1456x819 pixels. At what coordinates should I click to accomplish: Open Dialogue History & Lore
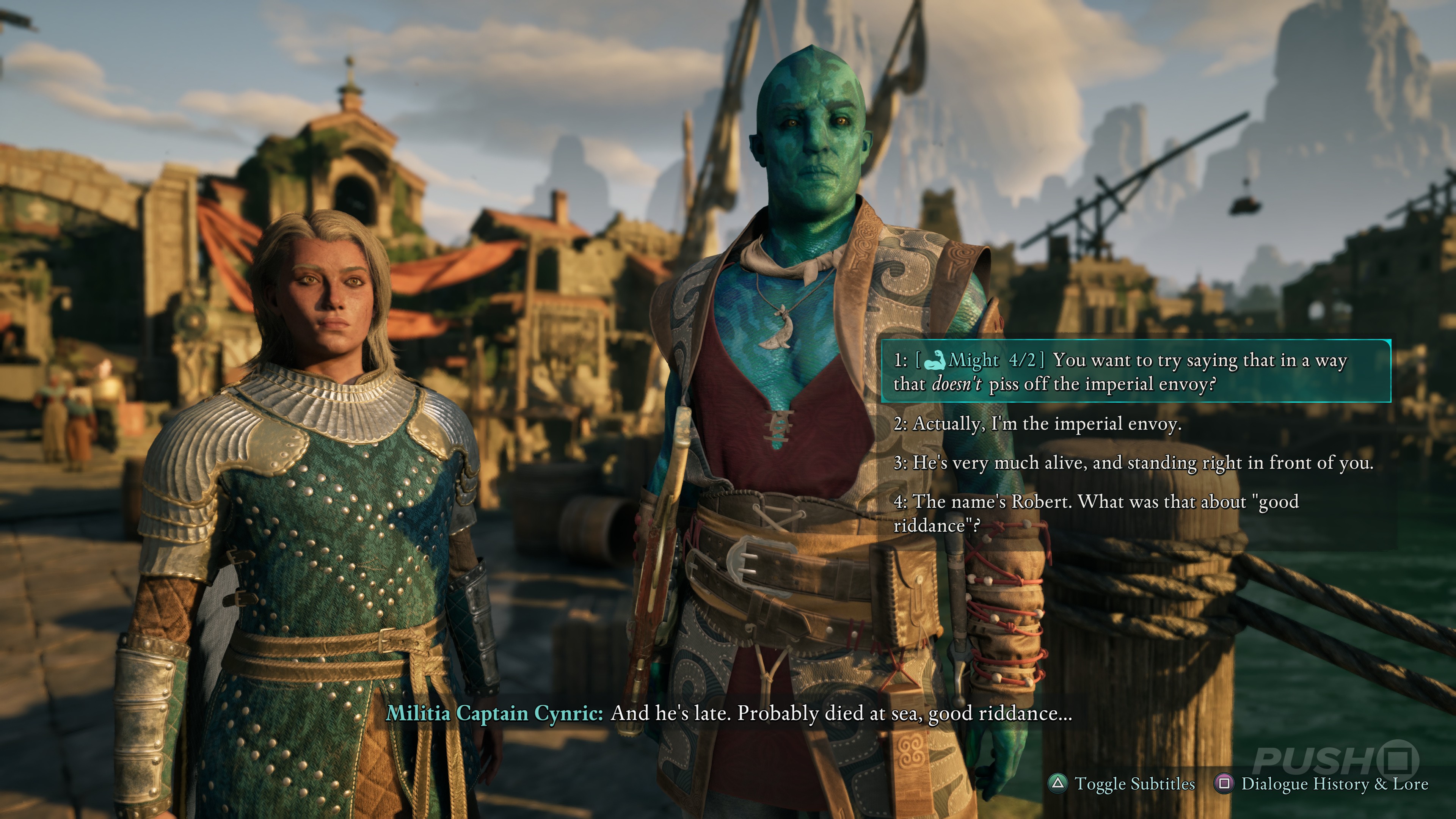(x=1334, y=783)
